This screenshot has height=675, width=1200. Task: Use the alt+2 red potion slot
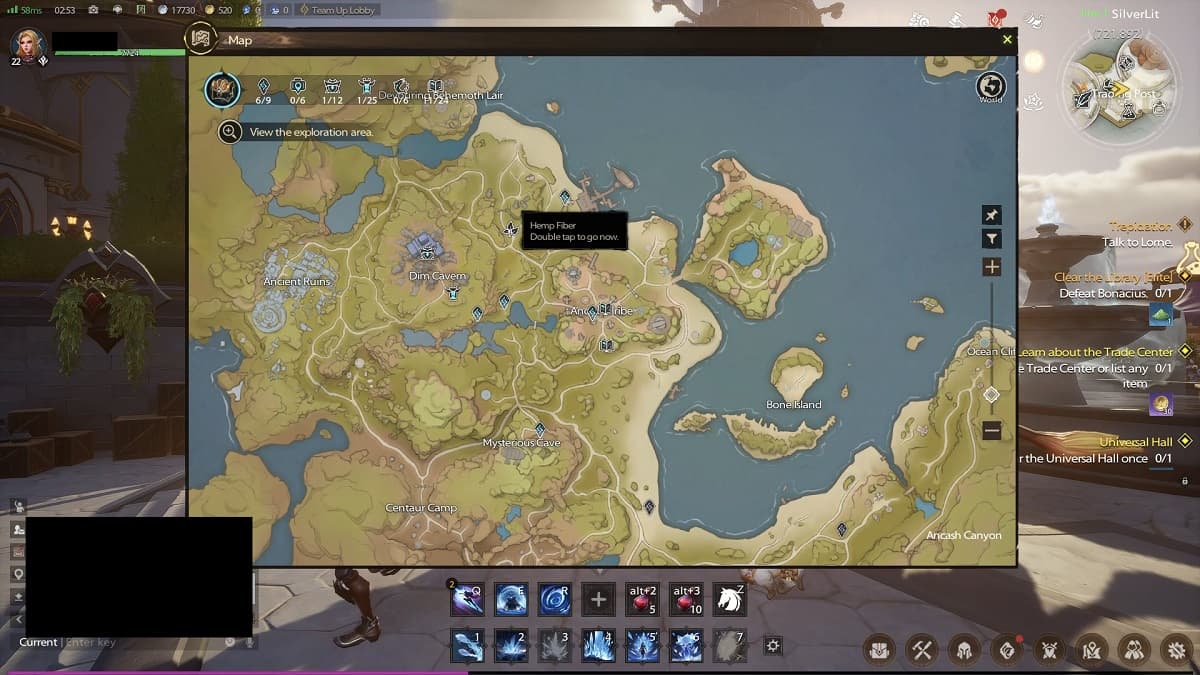(643, 599)
